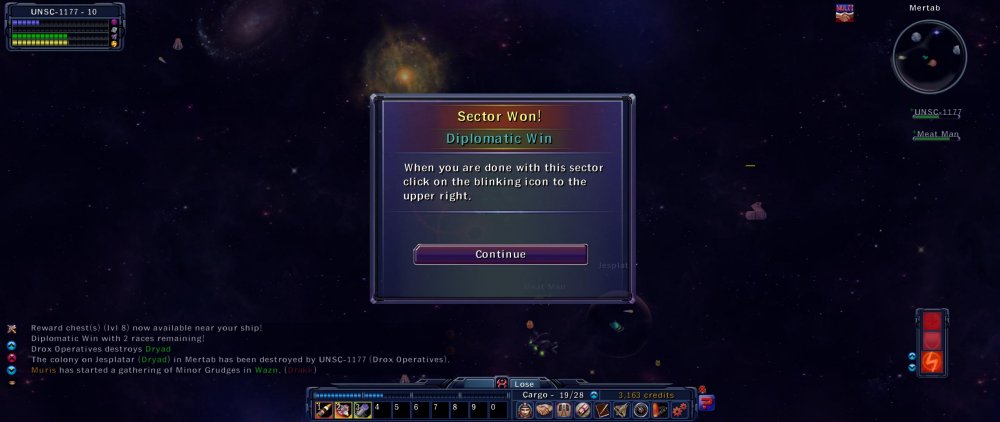This screenshot has width=1000, height=422.
Task: Select the UNSC-1177 ship entry
Action: (937, 113)
